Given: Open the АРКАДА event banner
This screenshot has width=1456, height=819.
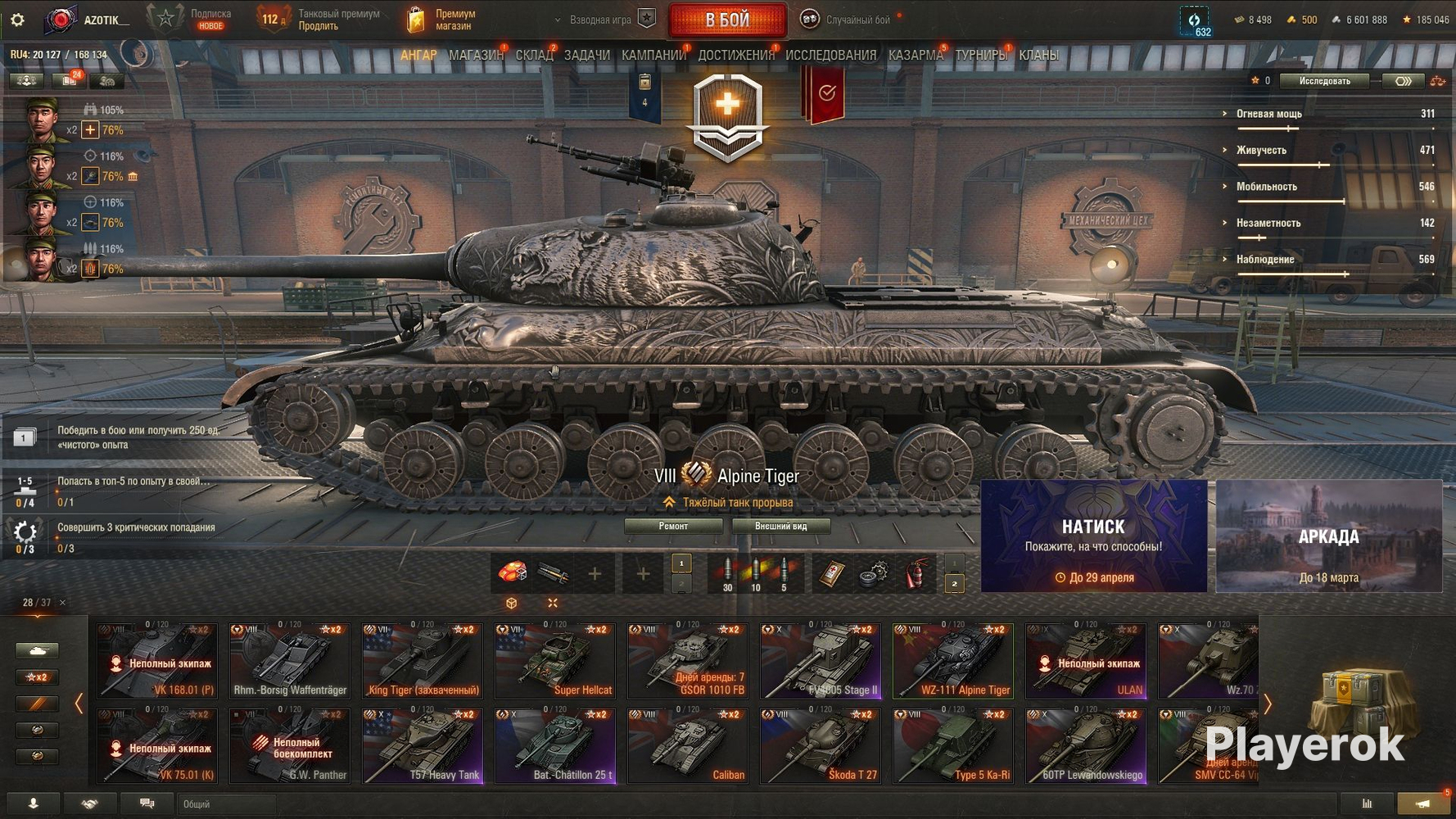Looking at the screenshot, I should coord(1328,536).
